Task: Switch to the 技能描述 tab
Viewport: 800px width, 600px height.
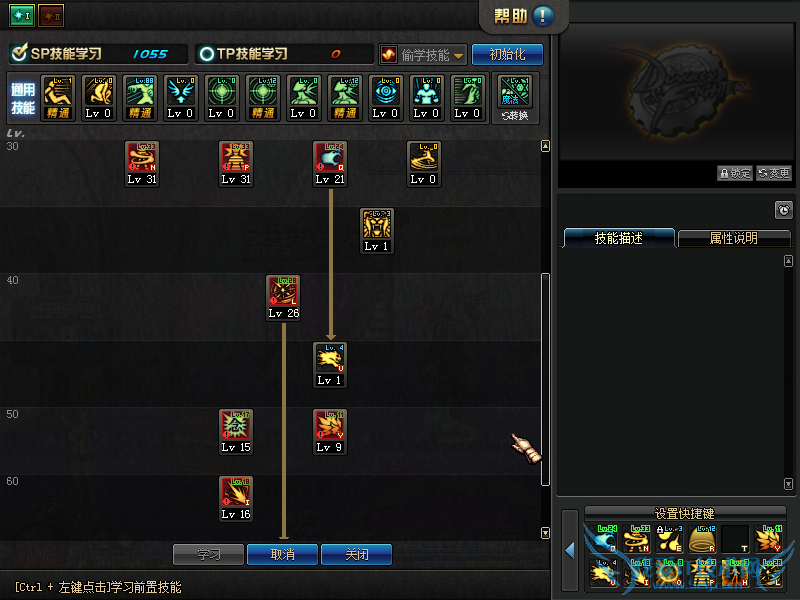Action: coord(618,238)
